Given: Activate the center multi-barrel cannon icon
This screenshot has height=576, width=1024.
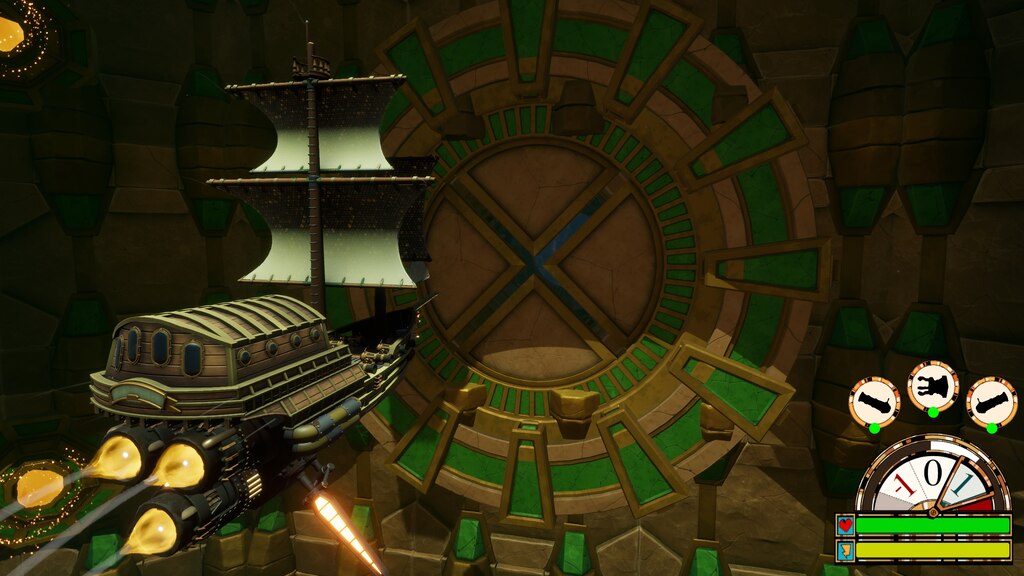Looking at the screenshot, I should pyautogui.click(x=933, y=384).
